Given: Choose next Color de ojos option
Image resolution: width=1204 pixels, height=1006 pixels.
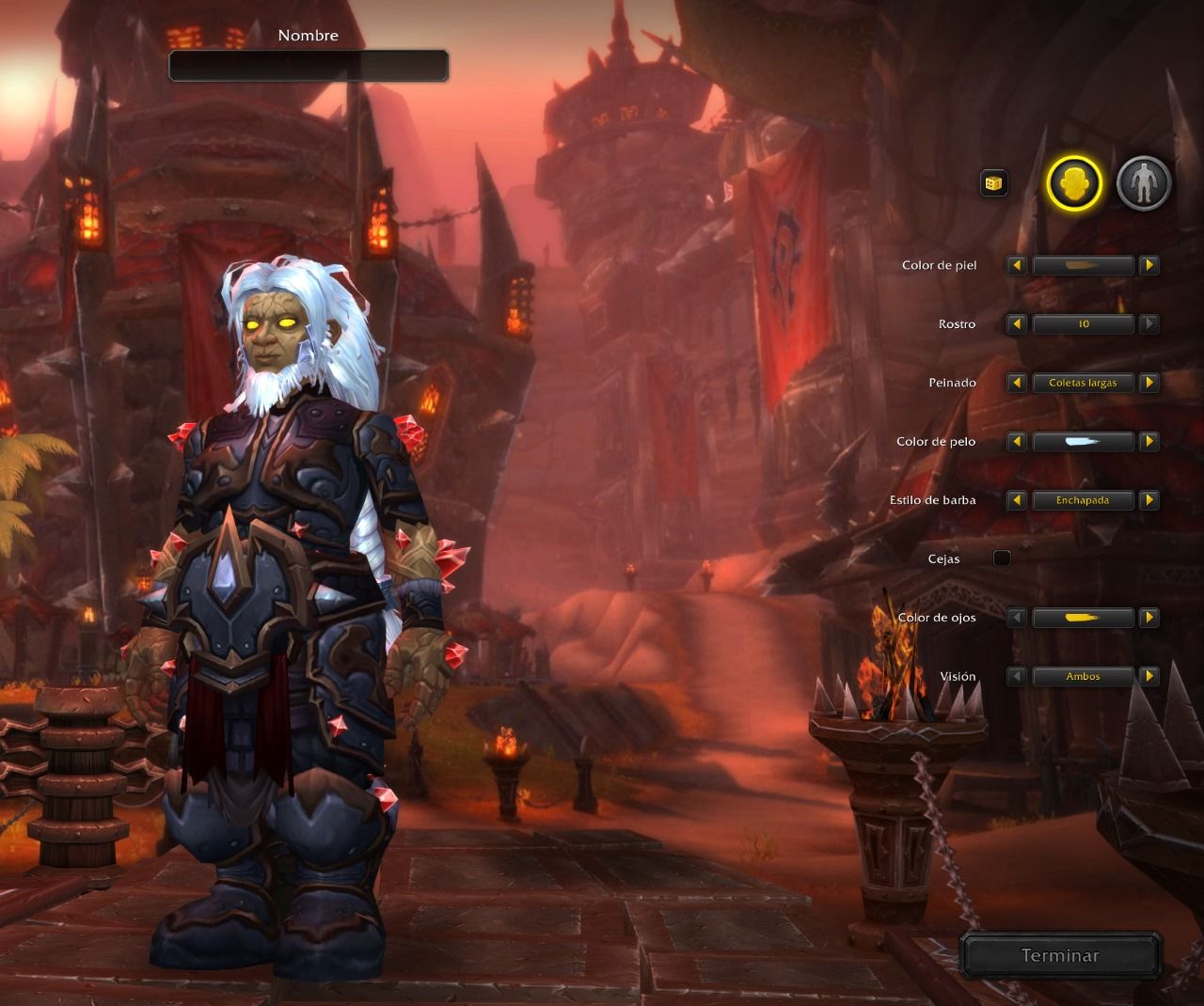Looking at the screenshot, I should (x=1149, y=618).
